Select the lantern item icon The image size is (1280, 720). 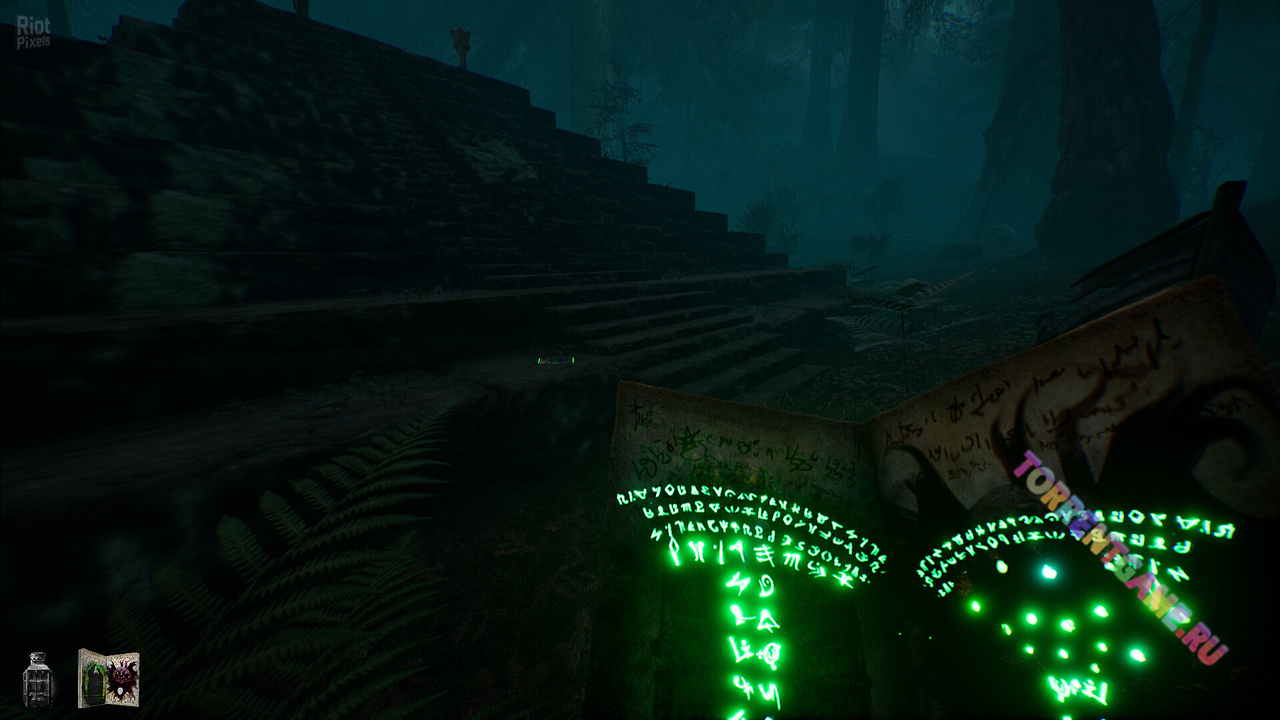(x=38, y=679)
